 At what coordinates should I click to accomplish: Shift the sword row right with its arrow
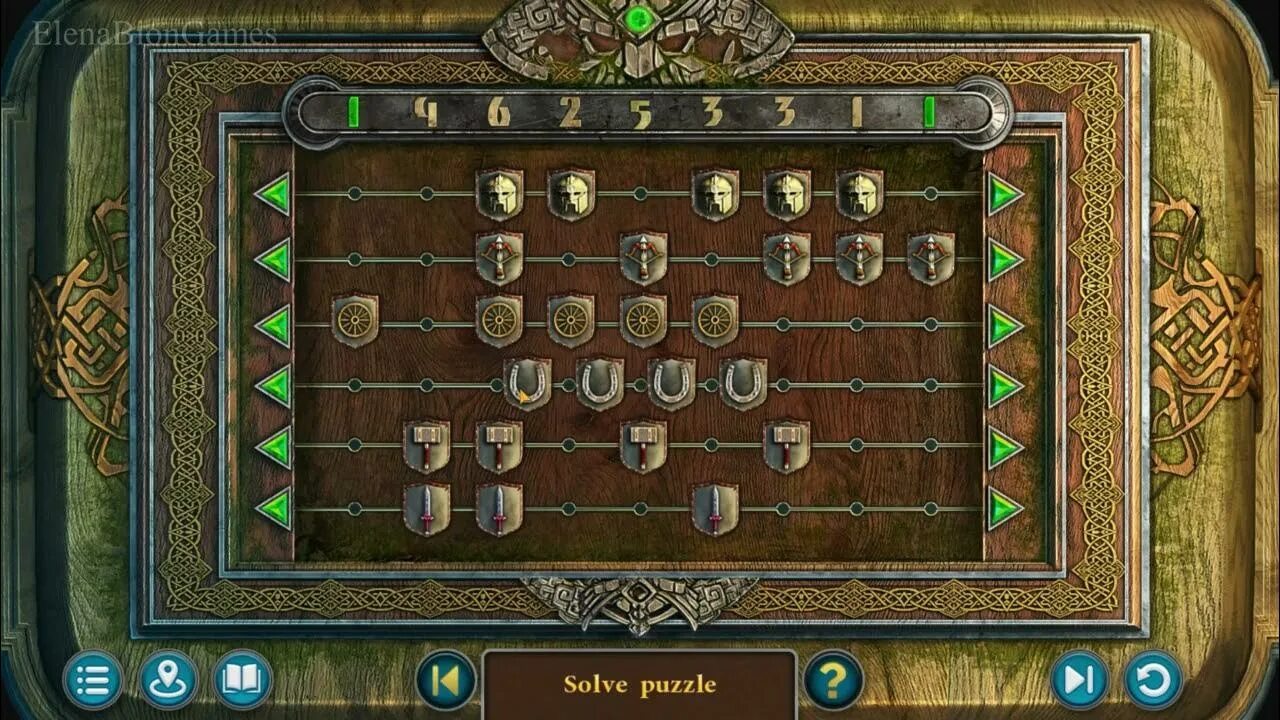[x=1005, y=509]
